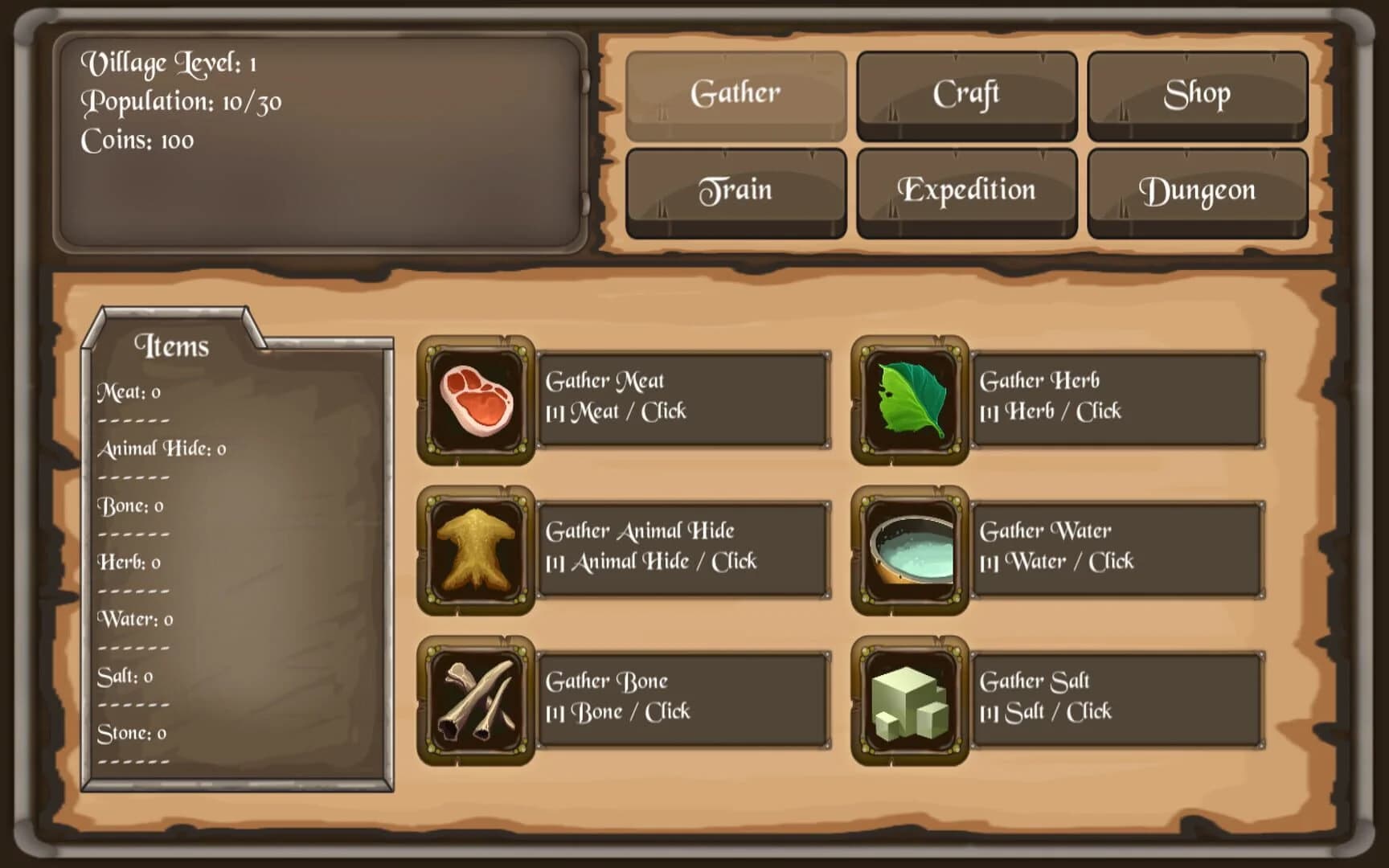The width and height of the screenshot is (1389, 868).
Task: Click the Gather Herb action panel
Action: click(x=1117, y=396)
